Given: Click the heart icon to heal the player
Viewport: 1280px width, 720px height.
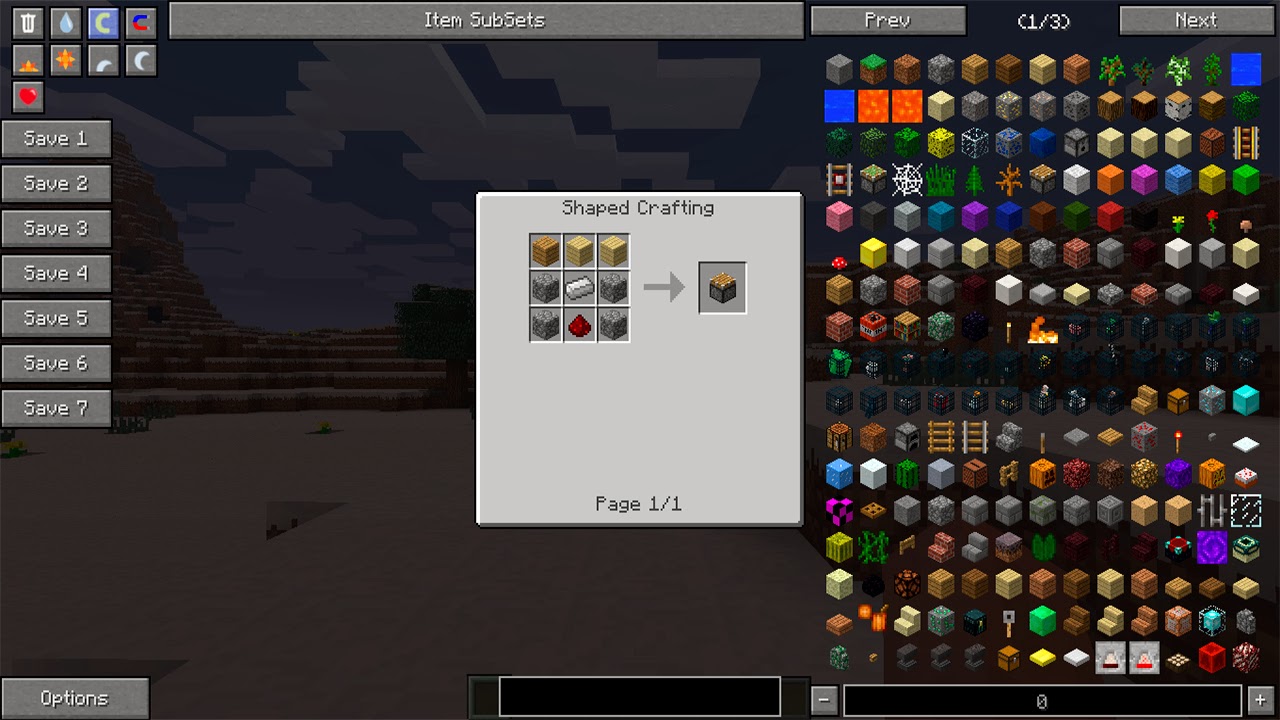Looking at the screenshot, I should coord(27,97).
